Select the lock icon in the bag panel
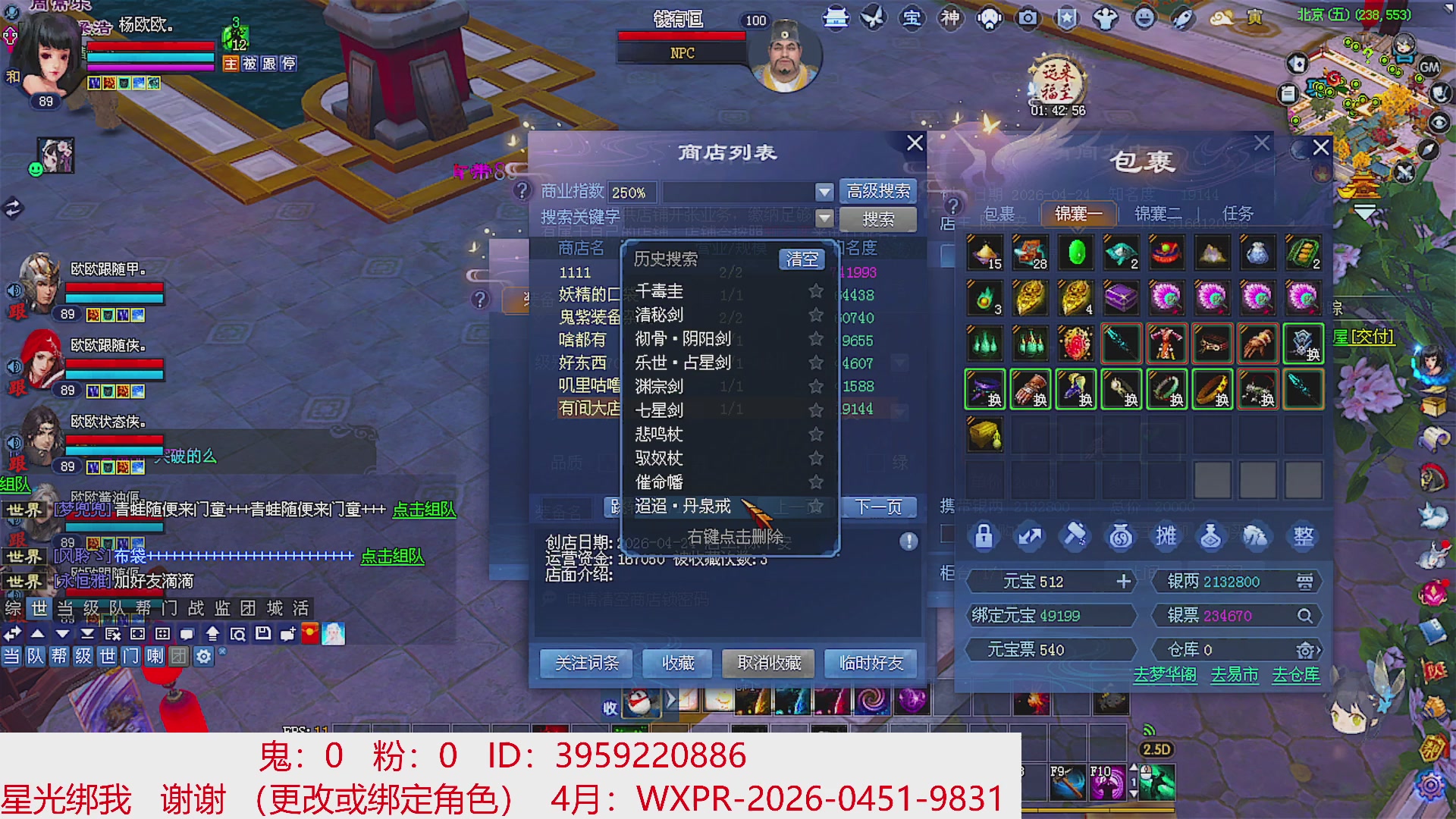Screen dimensions: 1456x819 (984, 536)
